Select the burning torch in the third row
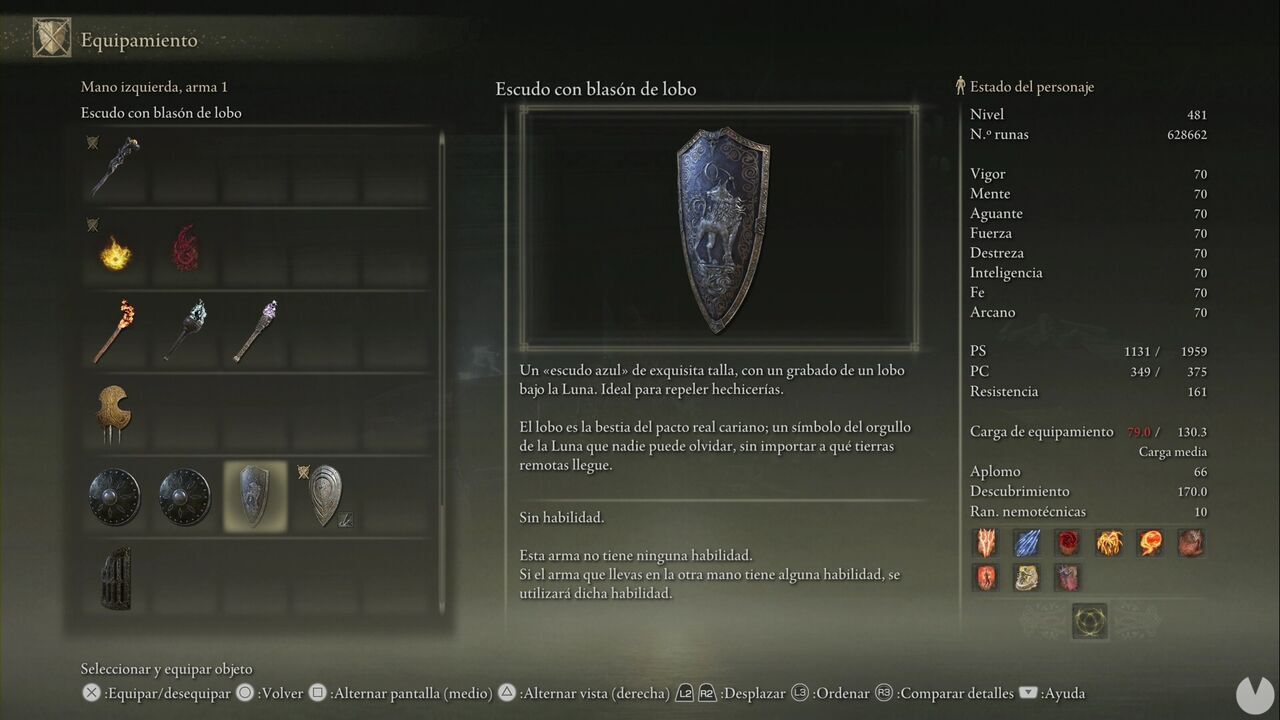This screenshot has height=720, width=1280. point(113,330)
